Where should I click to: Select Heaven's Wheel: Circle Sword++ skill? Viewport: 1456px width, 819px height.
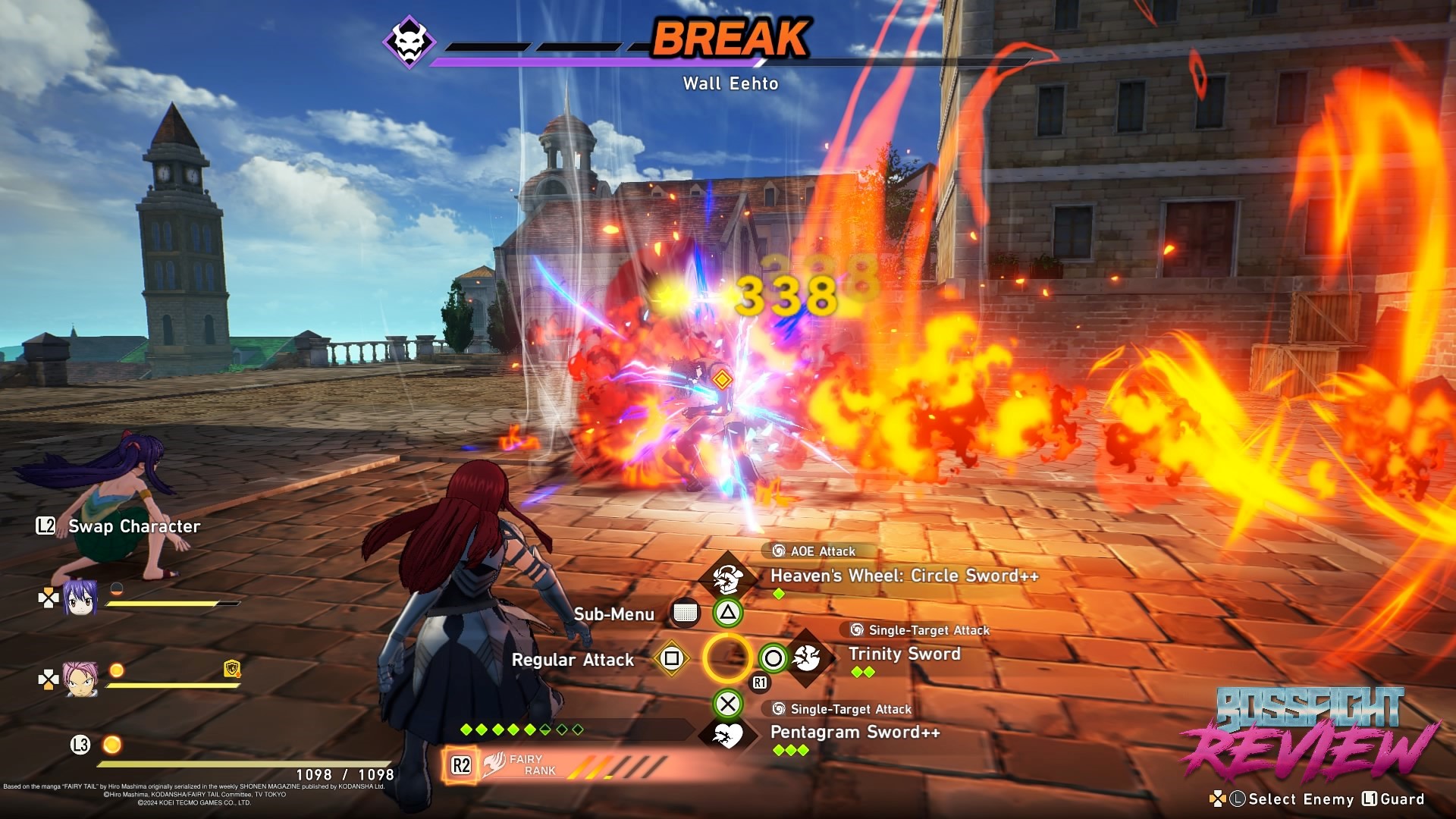pos(904,576)
